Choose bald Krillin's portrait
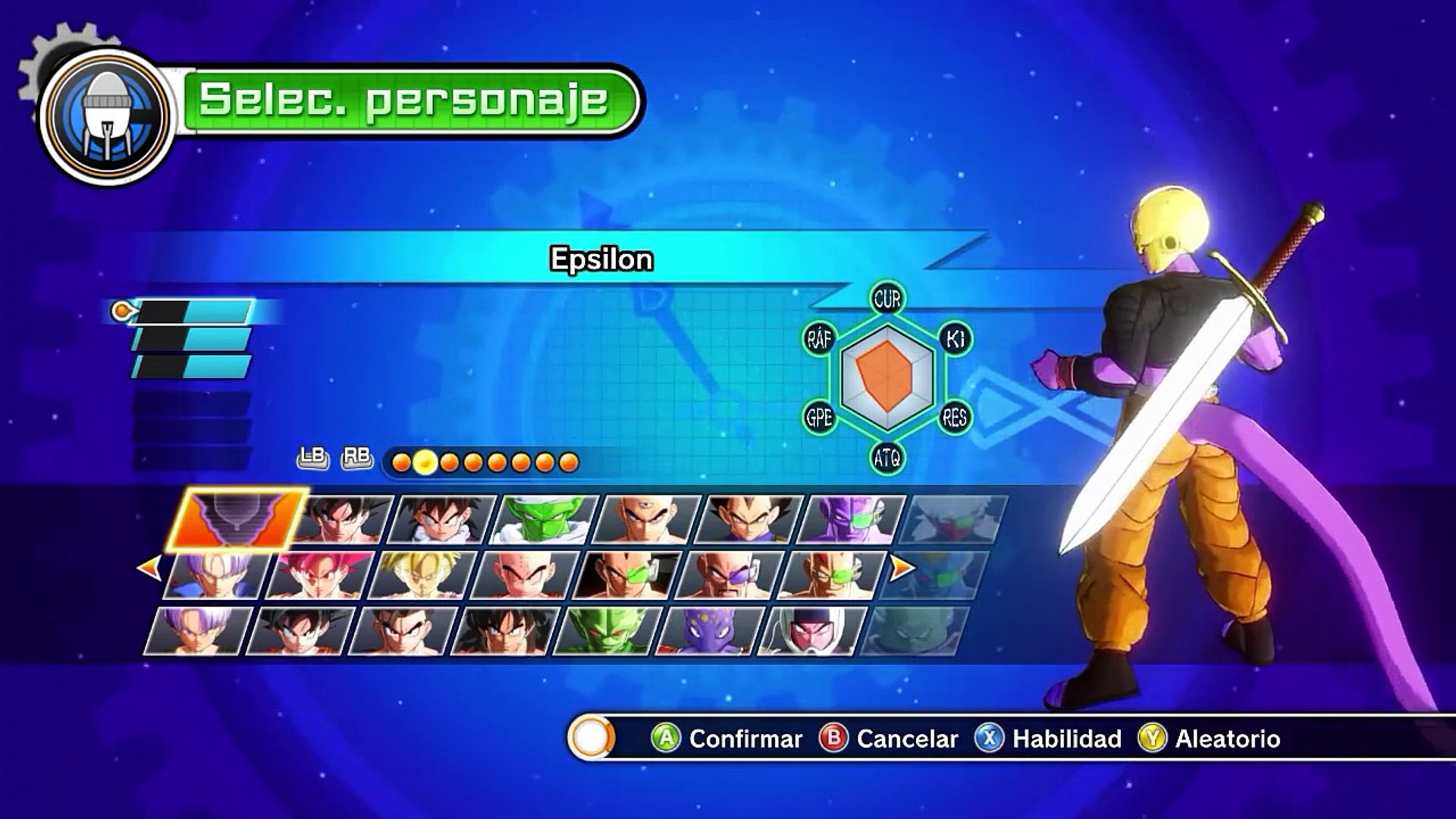The width and height of the screenshot is (1456, 819). pos(524,575)
